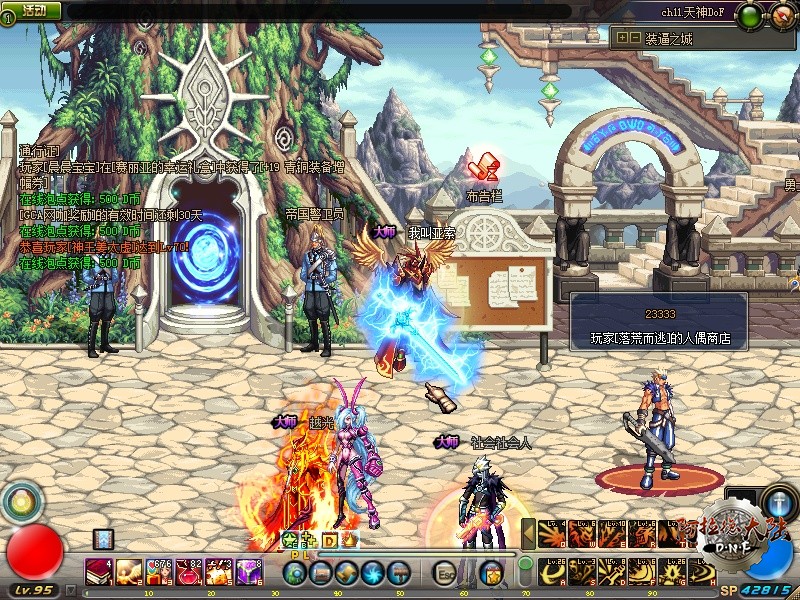Use the golden wing item in slot 2
The image size is (800, 600).
click(130, 573)
